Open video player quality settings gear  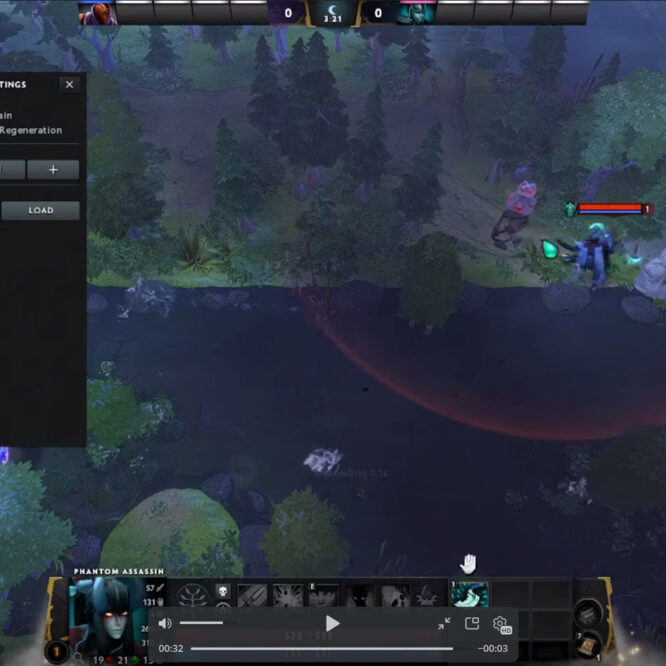[x=500, y=624]
